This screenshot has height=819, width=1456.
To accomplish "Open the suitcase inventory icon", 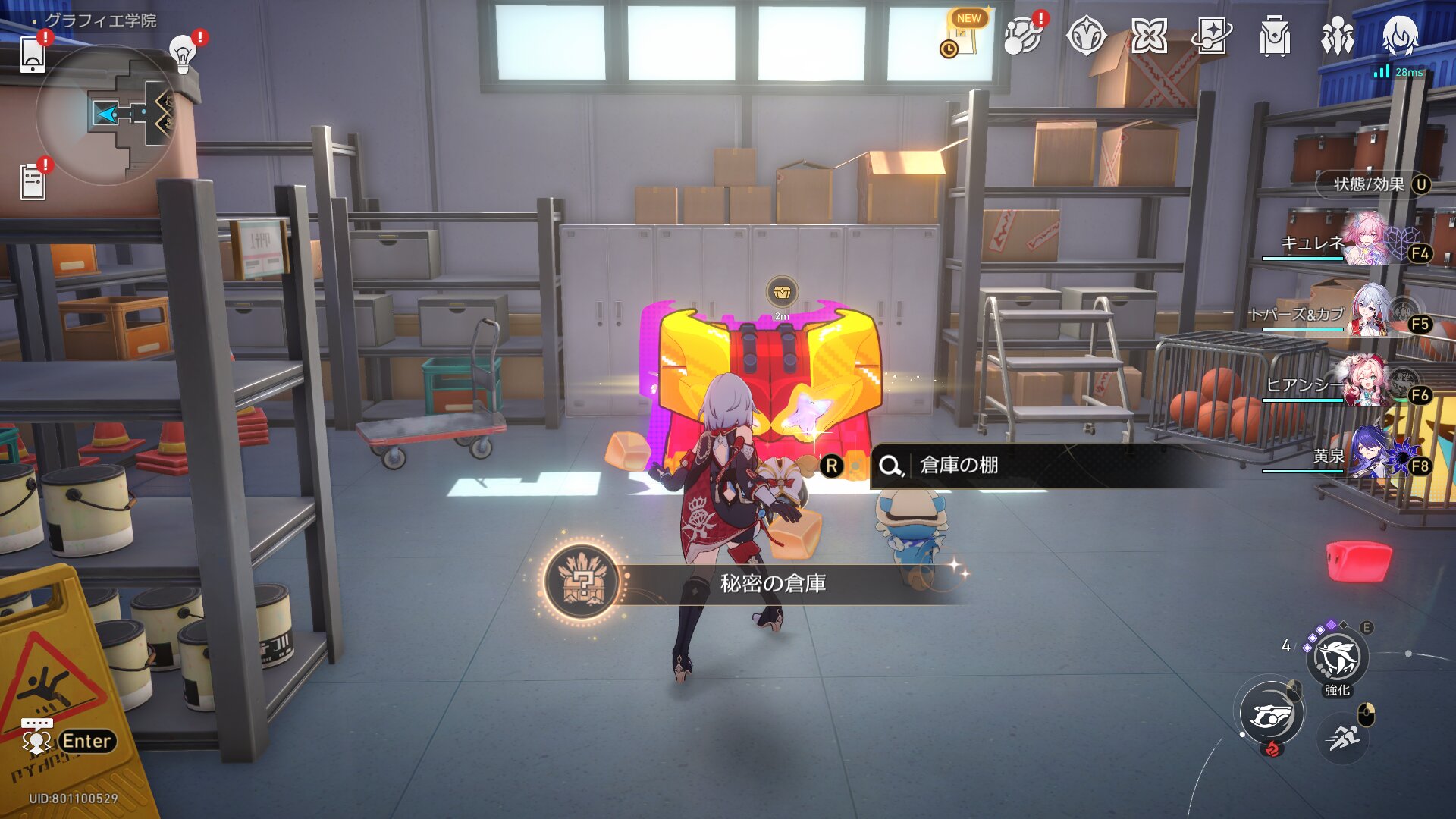I will 1274,36.
